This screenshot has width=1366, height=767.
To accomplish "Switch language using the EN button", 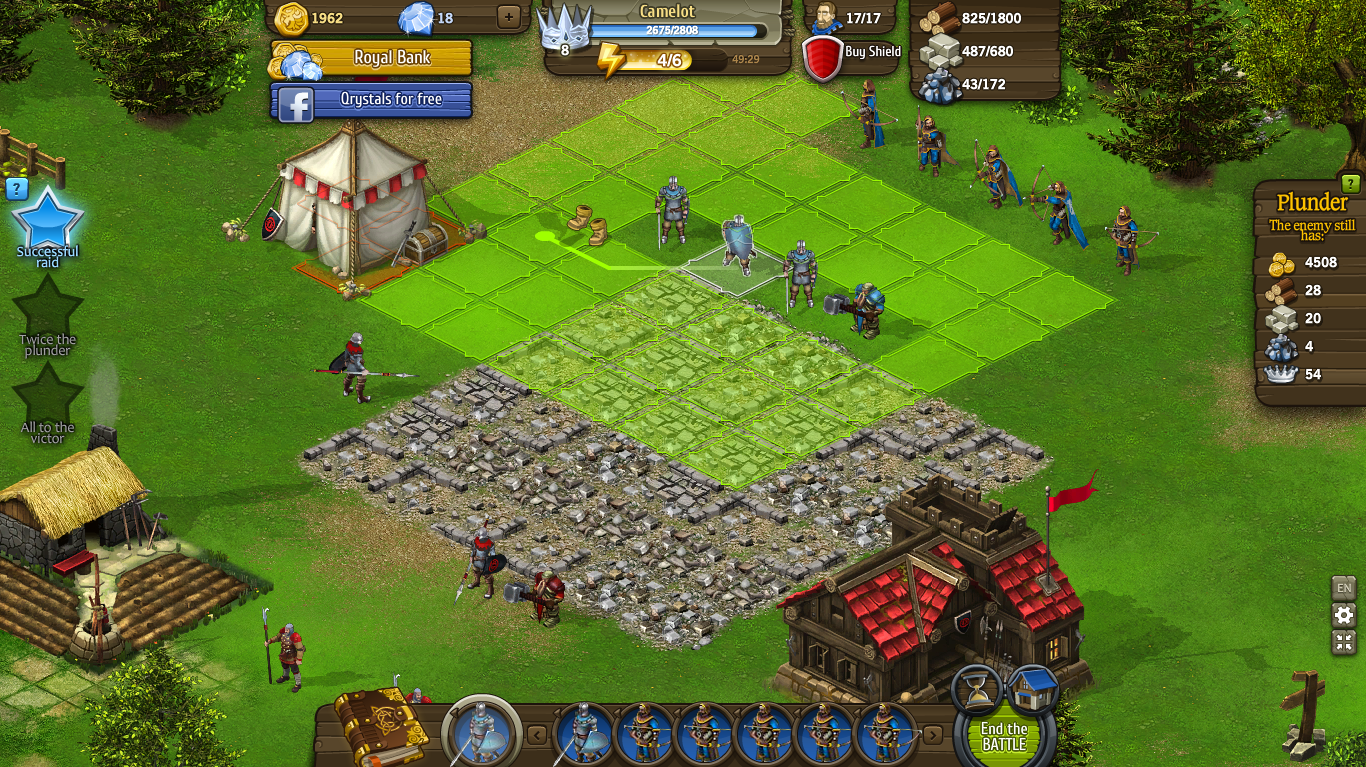I will coord(1343,587).
